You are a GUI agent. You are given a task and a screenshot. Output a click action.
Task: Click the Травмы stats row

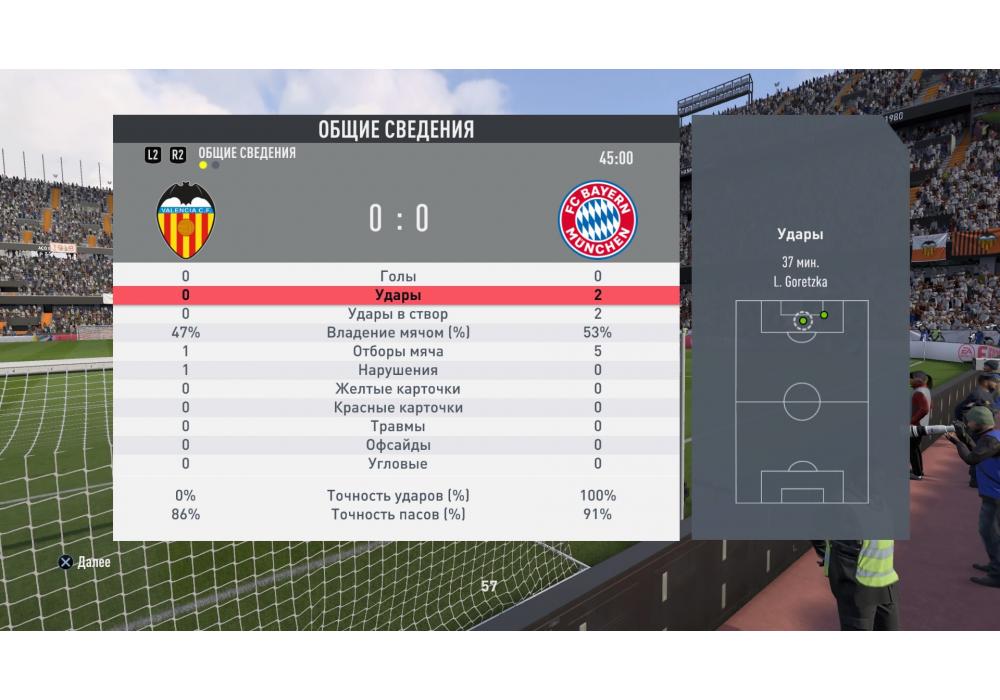point(398,426)
